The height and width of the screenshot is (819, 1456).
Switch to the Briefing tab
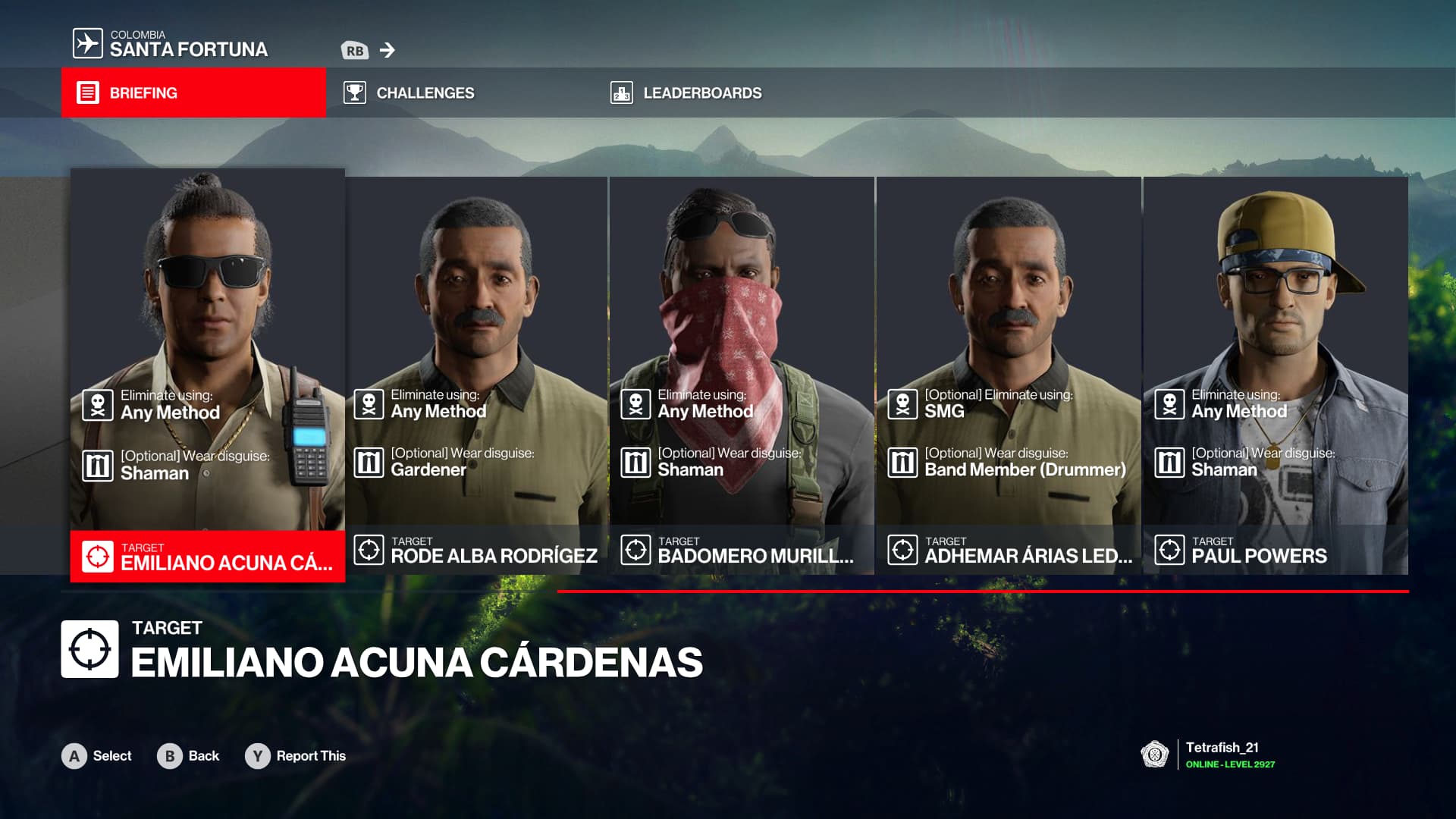[193, 93]
